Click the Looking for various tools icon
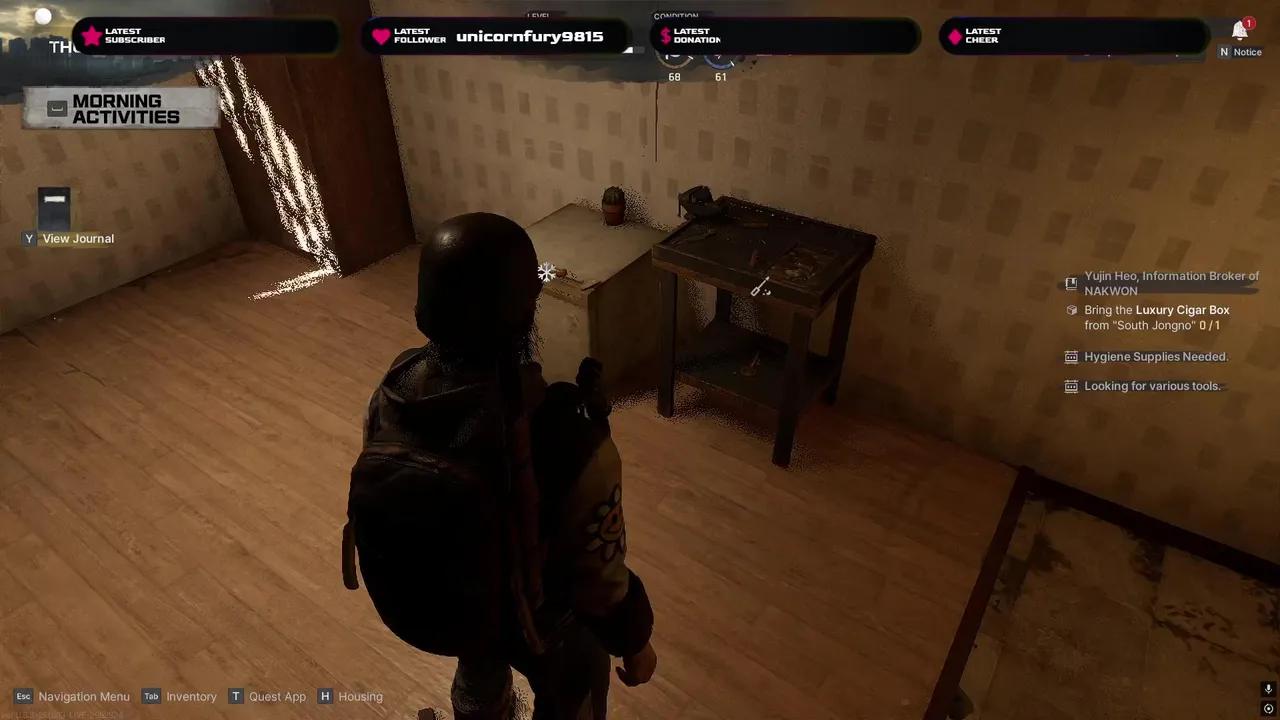Viewport: 1280px width, 720px height. [1070, 386]
